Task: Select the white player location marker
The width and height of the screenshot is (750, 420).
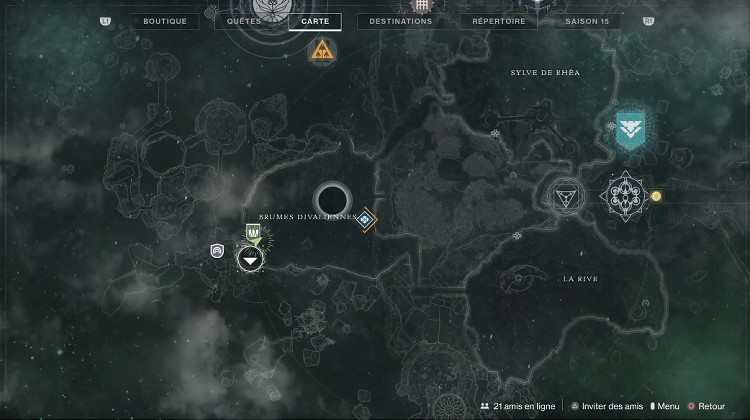Action: pos(250,260)
